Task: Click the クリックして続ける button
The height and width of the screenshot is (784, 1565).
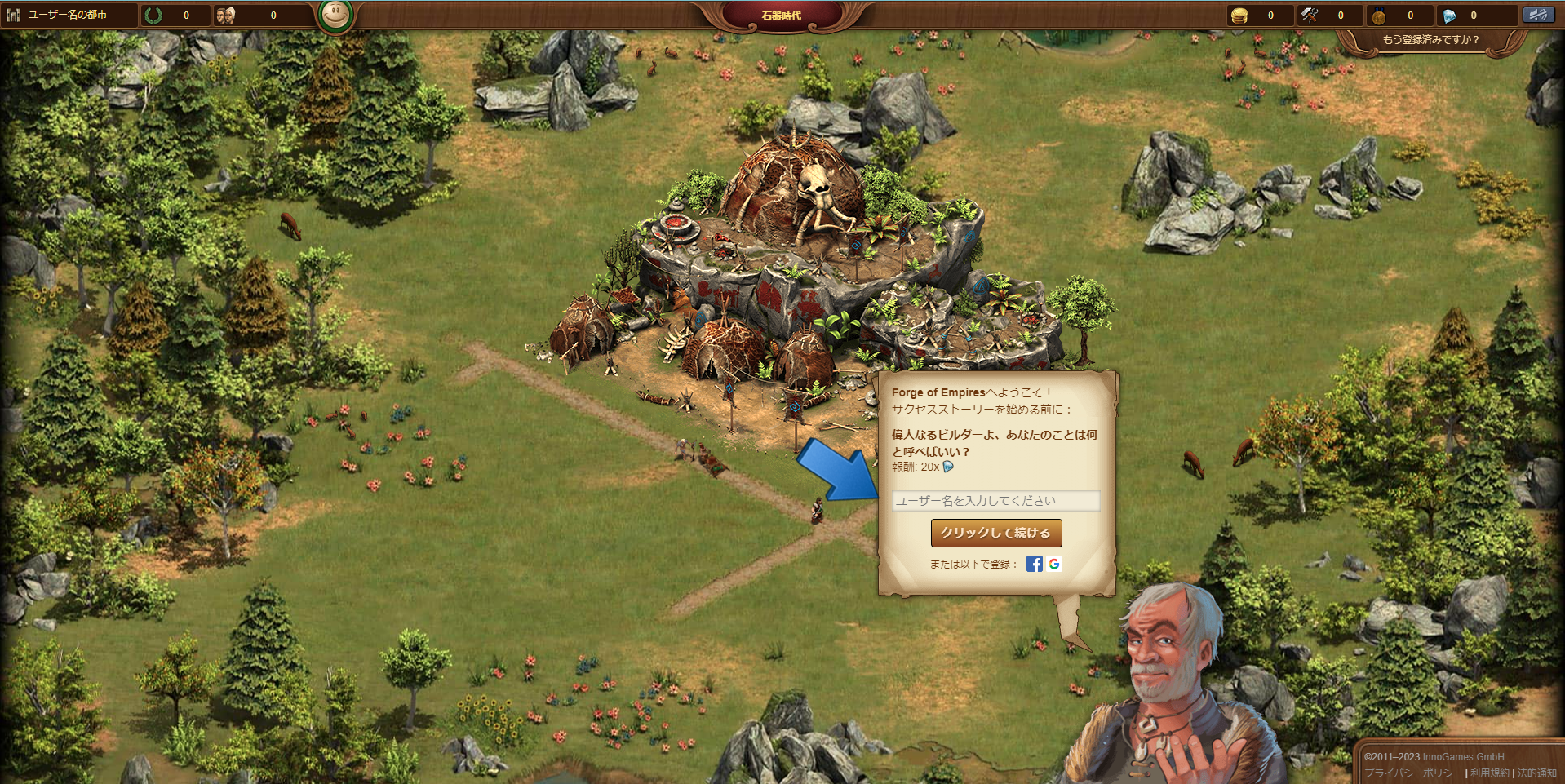Action: [995, 533]
